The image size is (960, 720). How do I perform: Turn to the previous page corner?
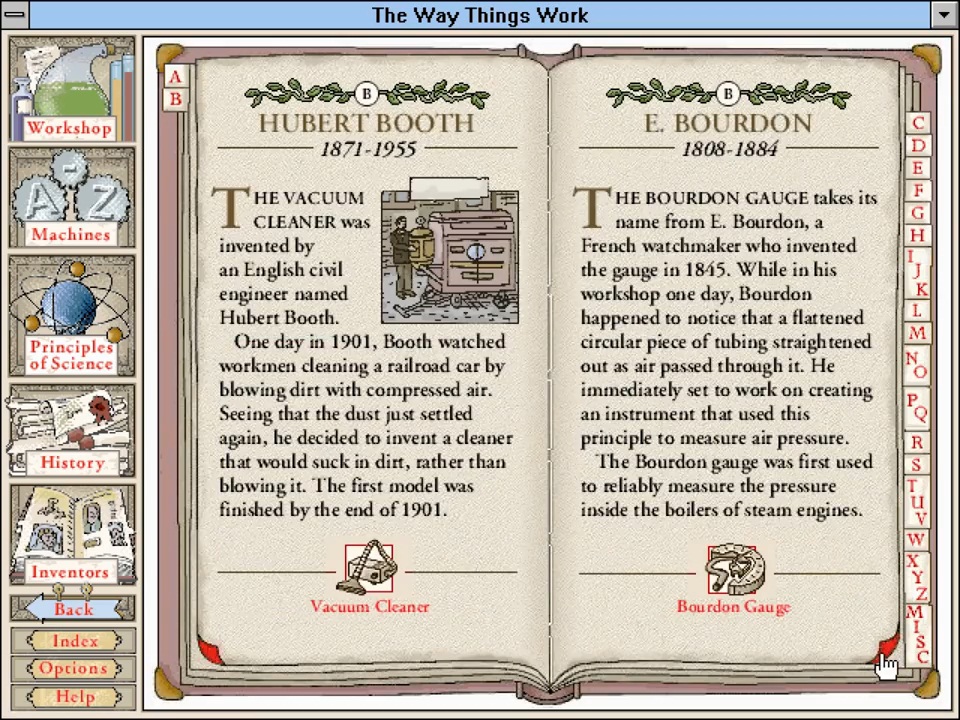tap(209, 651)
